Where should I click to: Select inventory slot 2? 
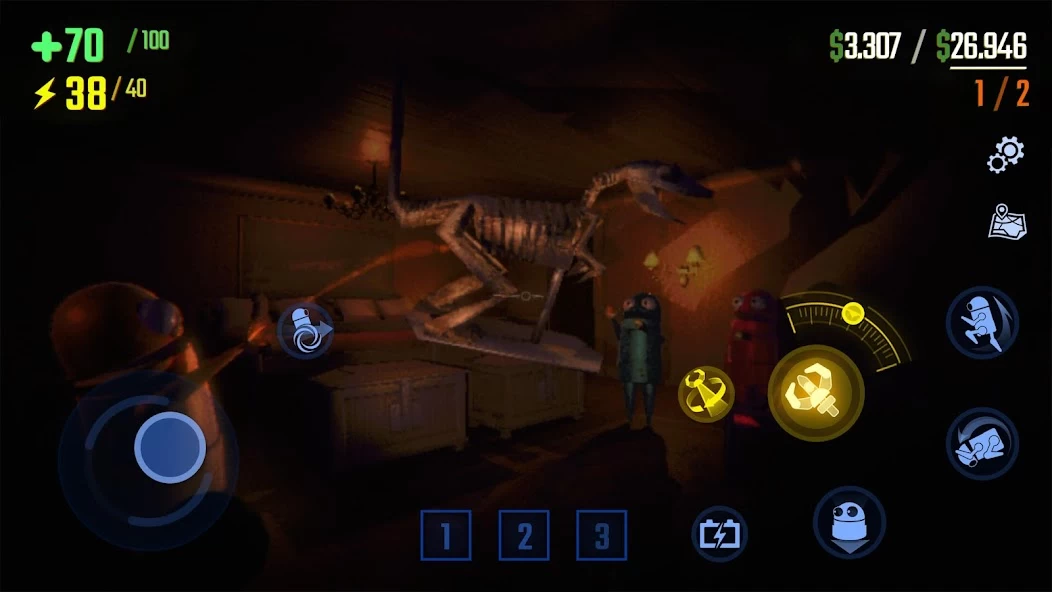tap(524, 535)
